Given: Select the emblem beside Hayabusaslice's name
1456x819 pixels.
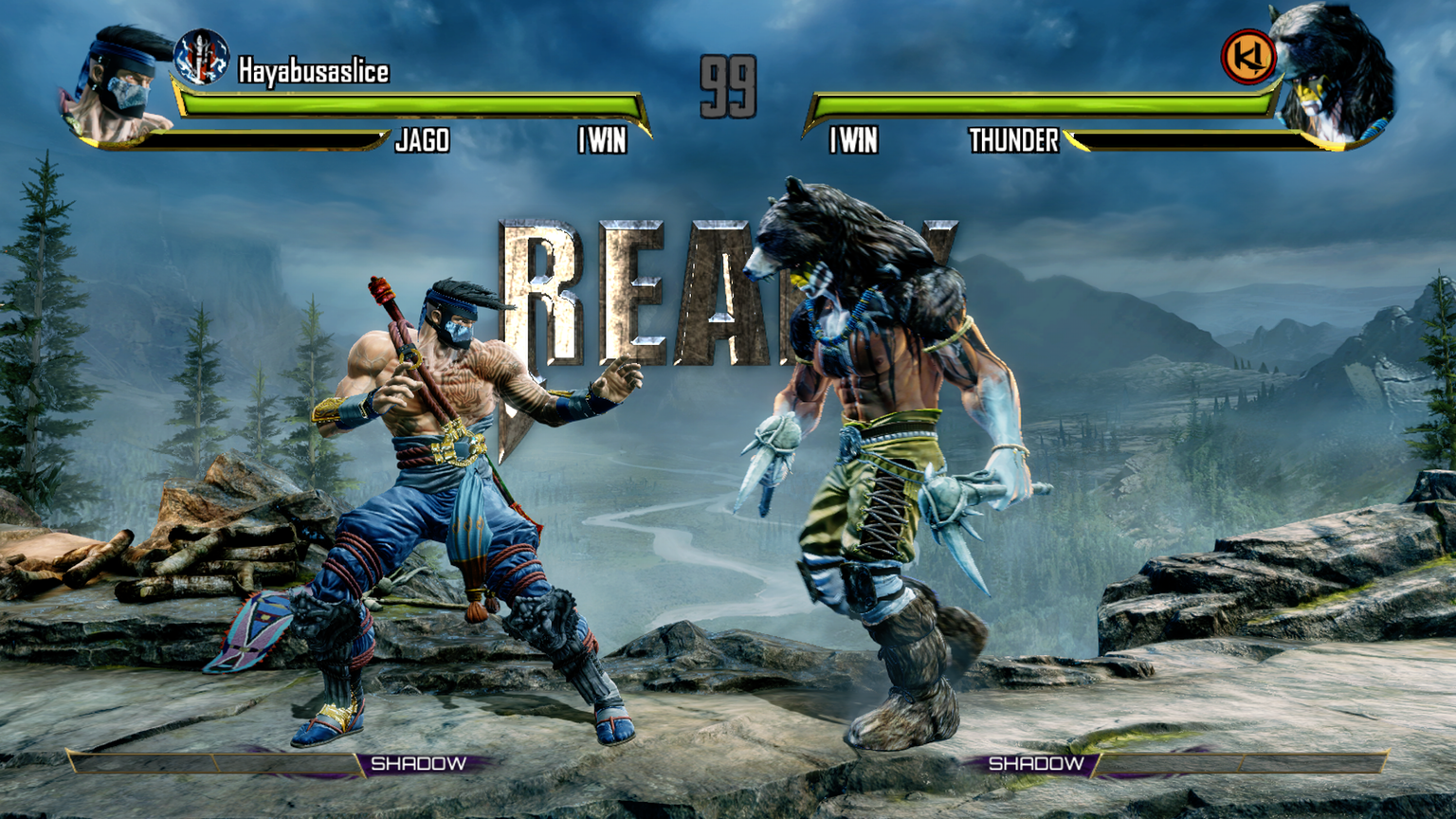Looking at the screenshot, I should [201, 57].
